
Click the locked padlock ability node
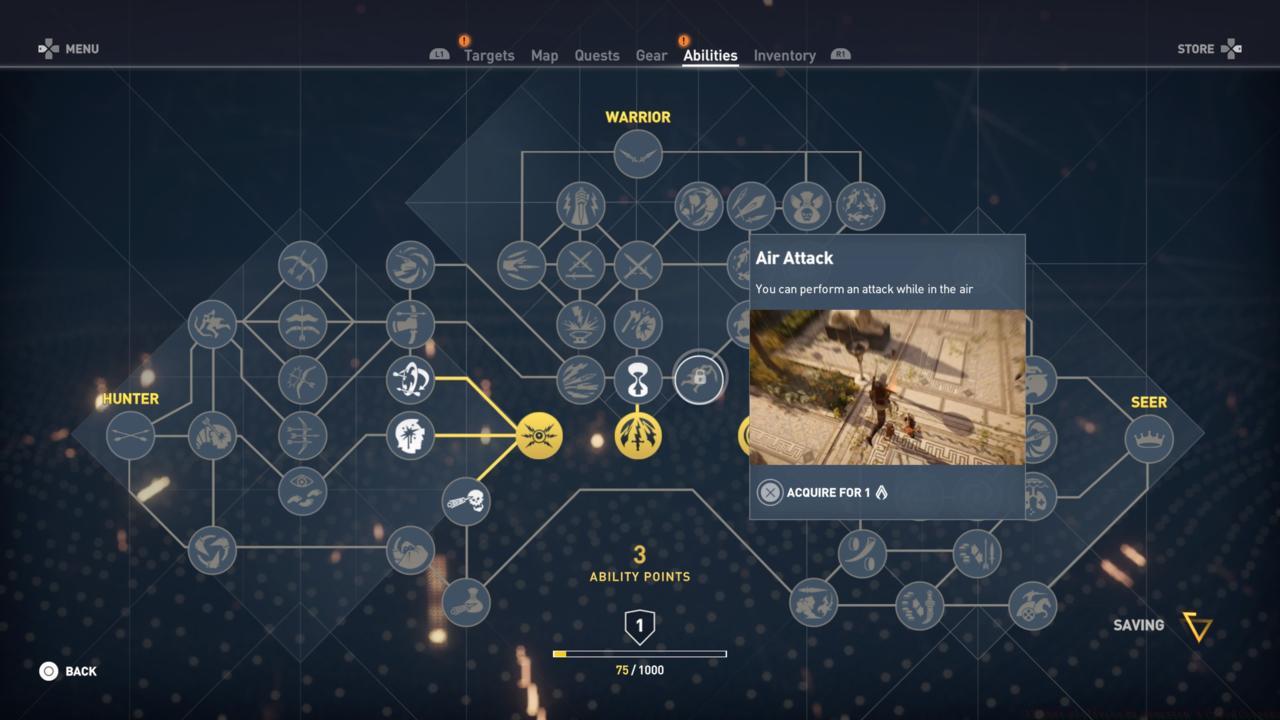700,380
